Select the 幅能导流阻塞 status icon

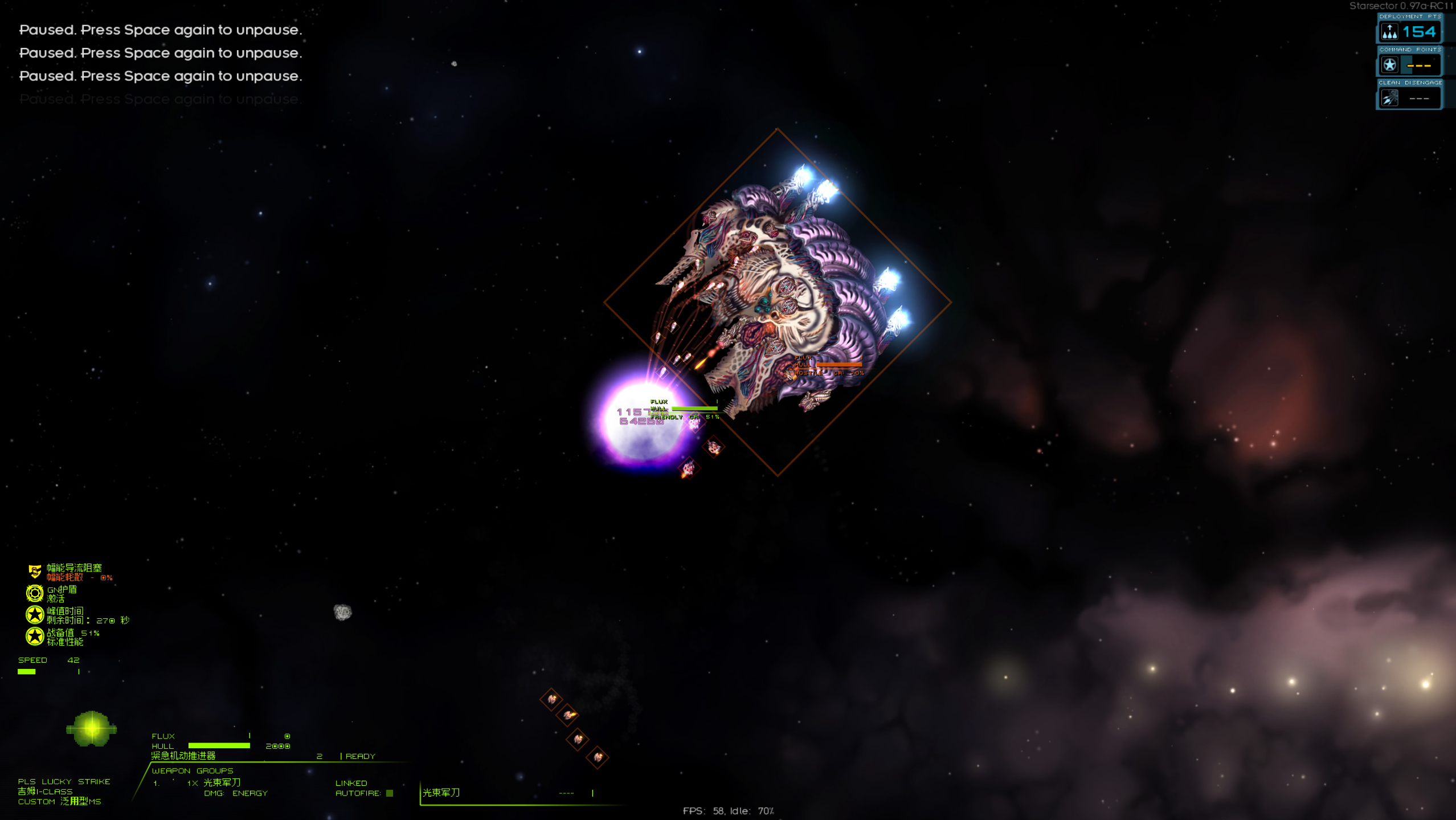tap(35, 572)
